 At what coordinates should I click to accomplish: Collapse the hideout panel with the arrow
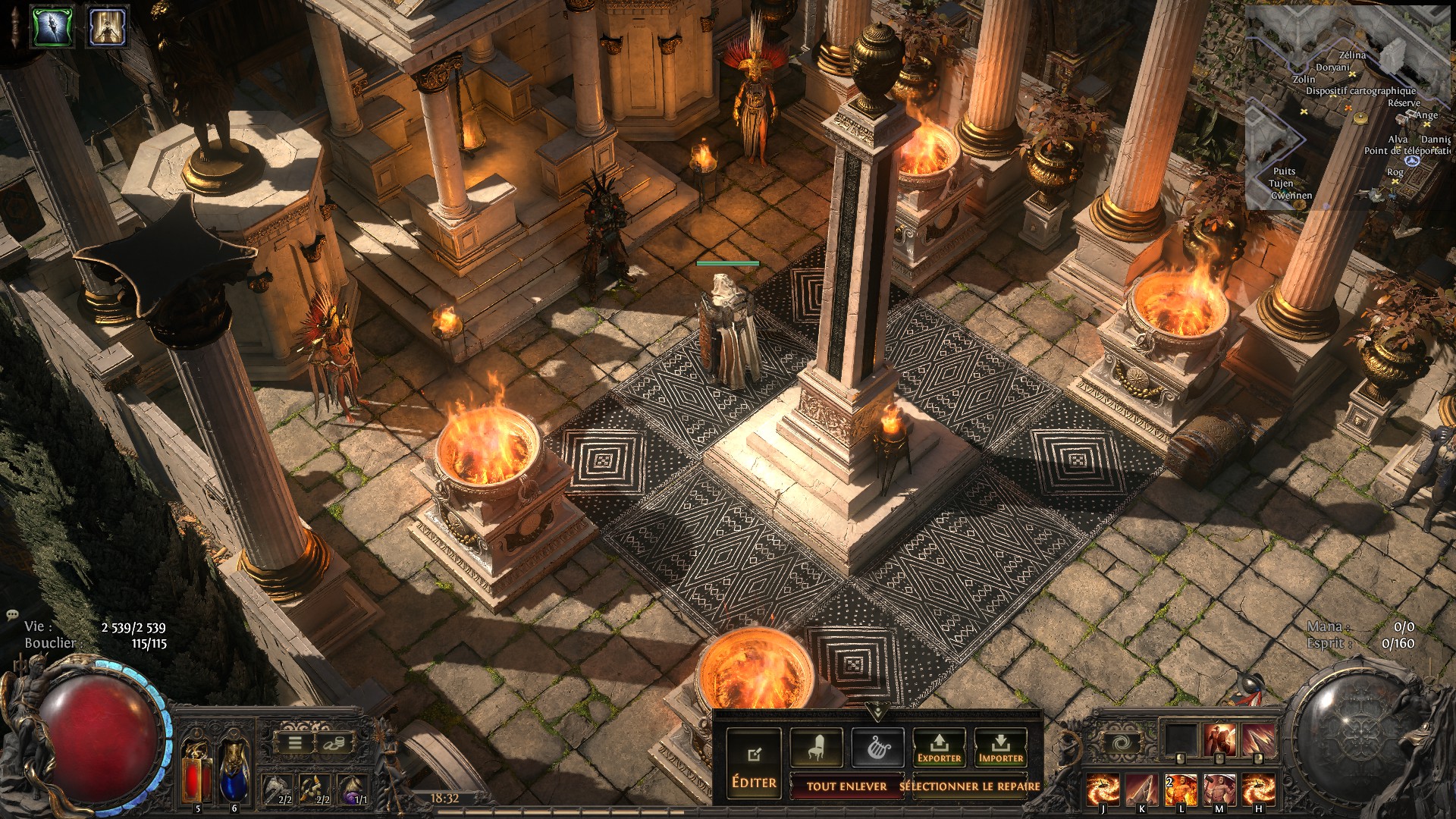coord(877,712)
